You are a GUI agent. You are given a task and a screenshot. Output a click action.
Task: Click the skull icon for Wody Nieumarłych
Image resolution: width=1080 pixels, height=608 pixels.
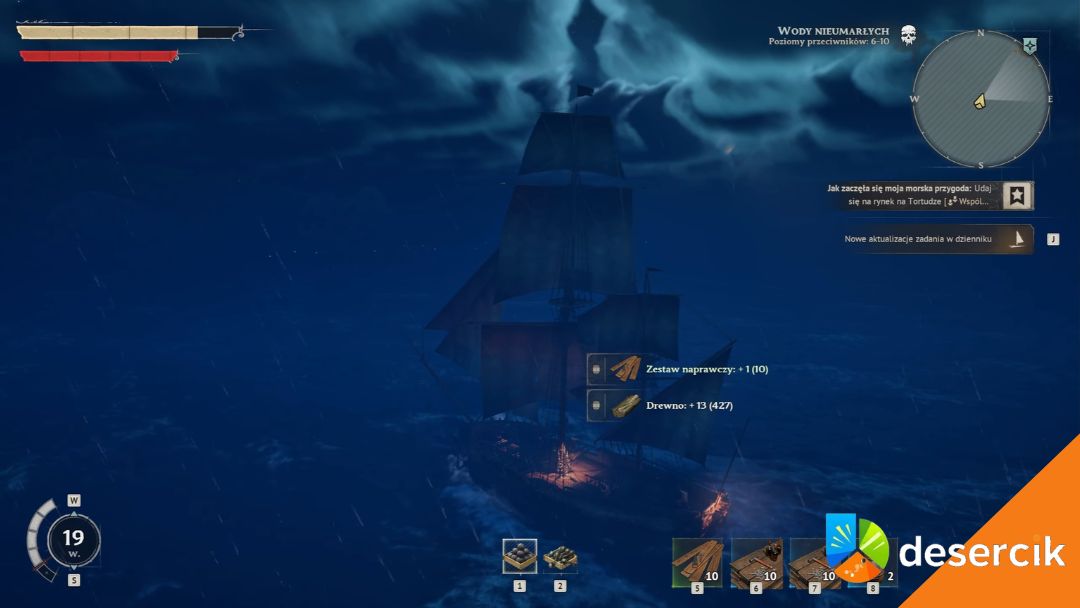coord(908,36)
